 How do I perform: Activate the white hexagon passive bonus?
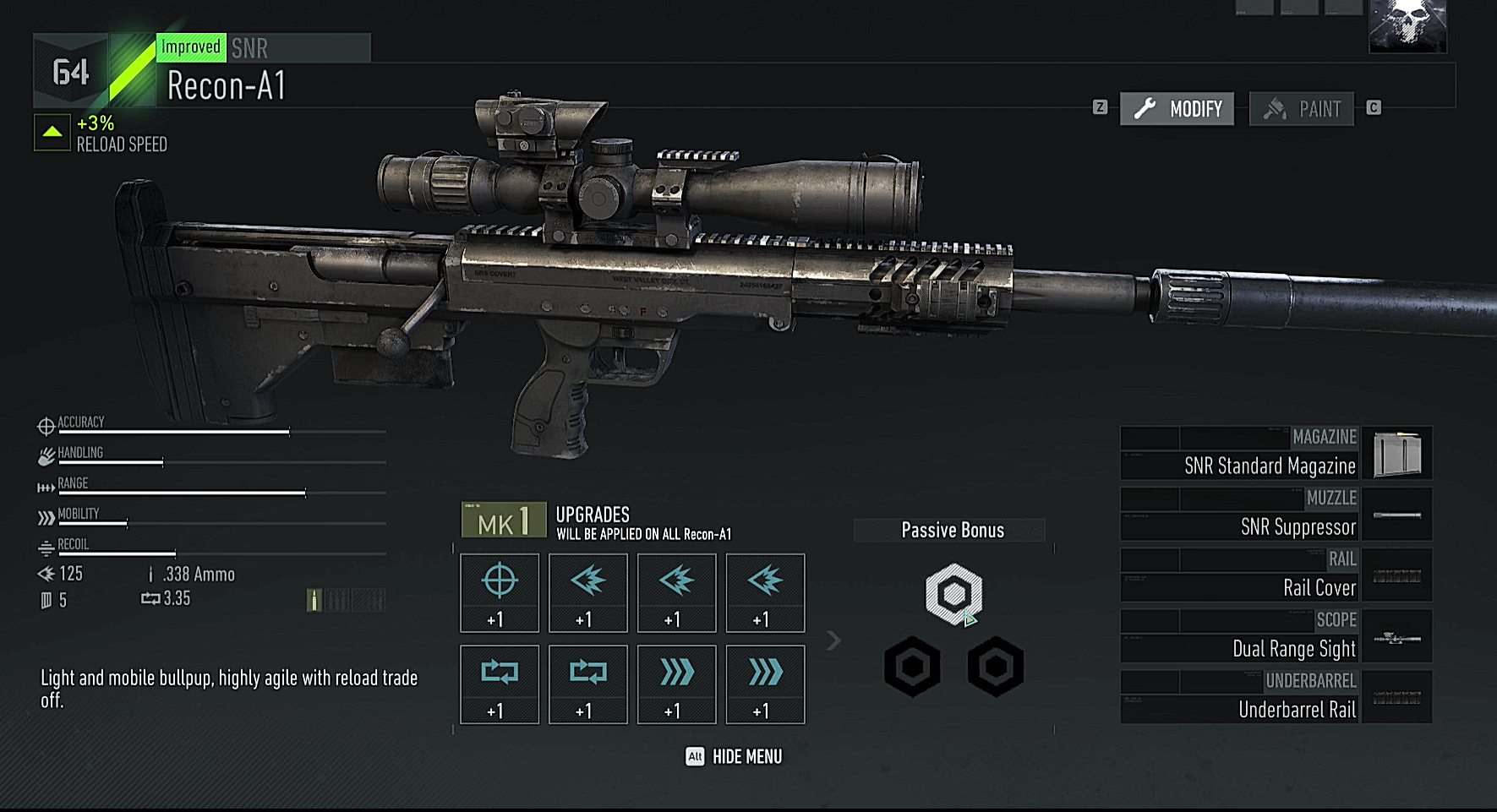pyautogui.click(x=953, y=594)
